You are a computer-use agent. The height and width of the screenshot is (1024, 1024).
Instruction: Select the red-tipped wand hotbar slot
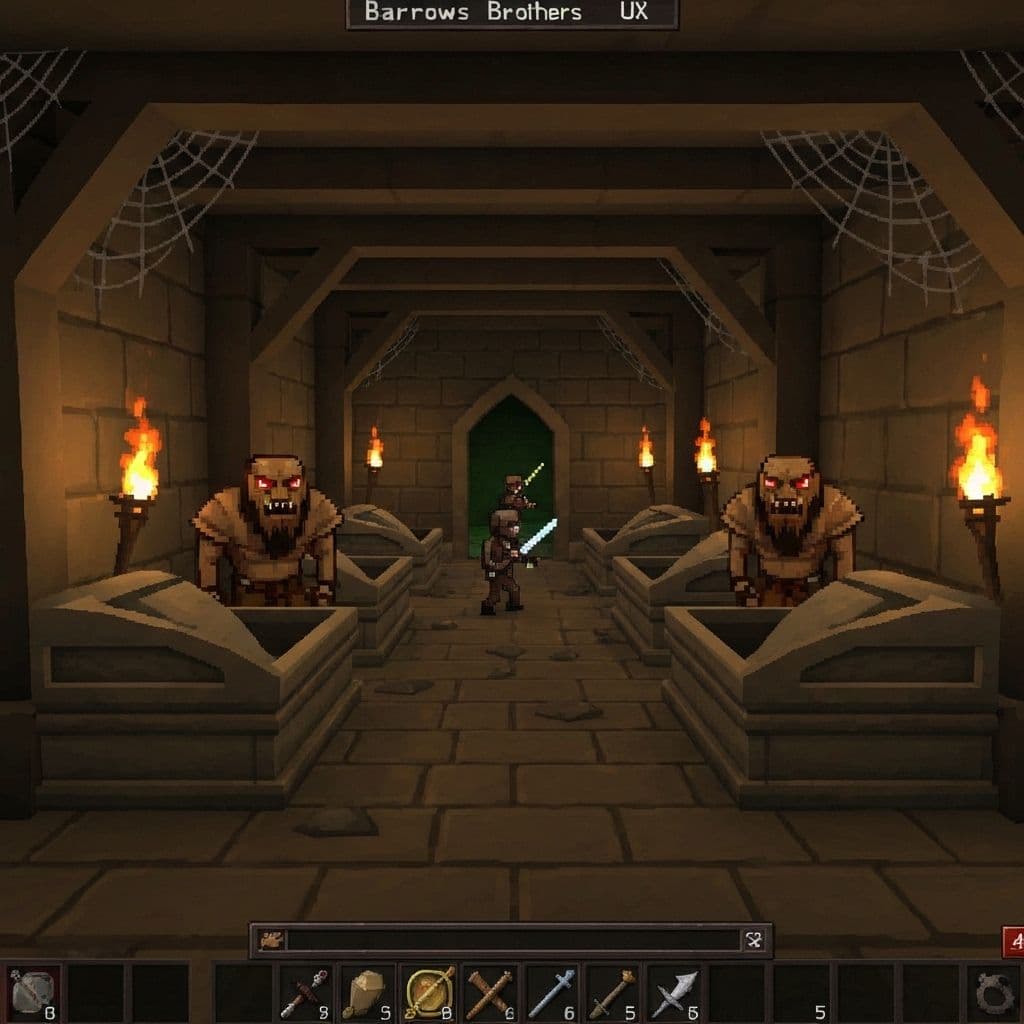(x=305, y=993)
